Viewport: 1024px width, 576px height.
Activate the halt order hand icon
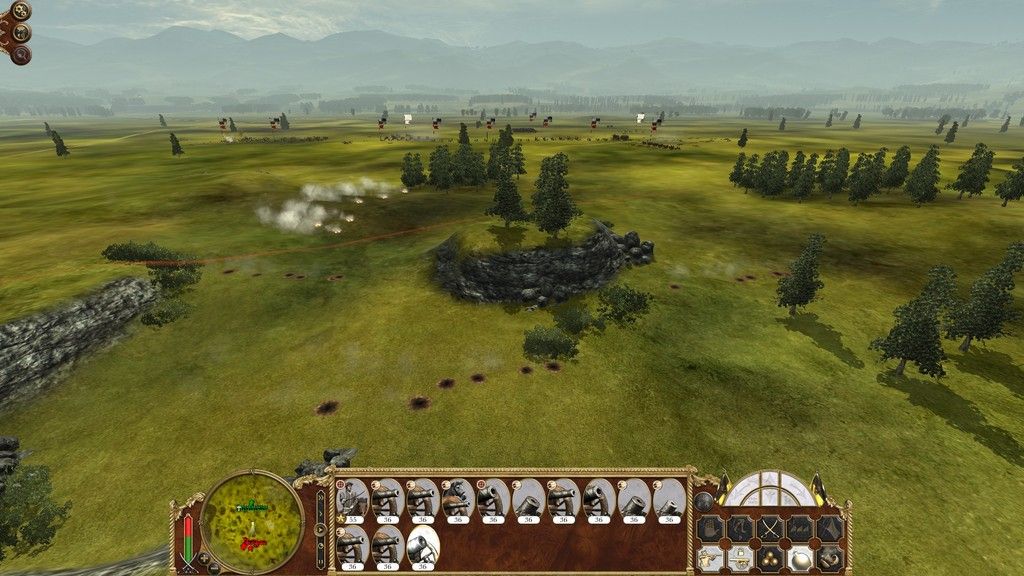tap(710, 527)
